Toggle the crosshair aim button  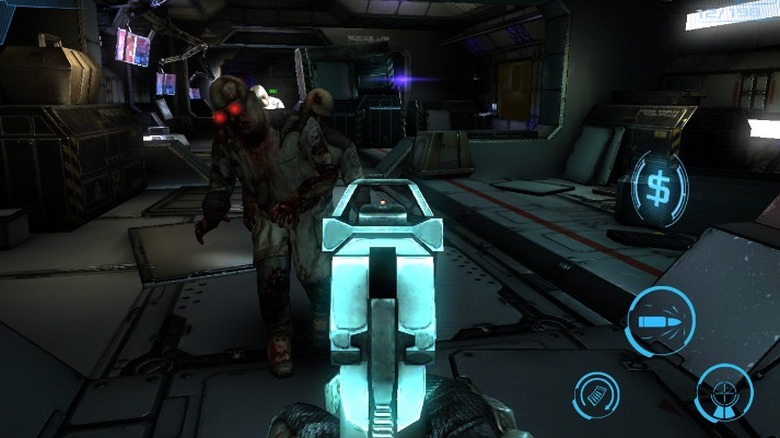click(724, 391)
